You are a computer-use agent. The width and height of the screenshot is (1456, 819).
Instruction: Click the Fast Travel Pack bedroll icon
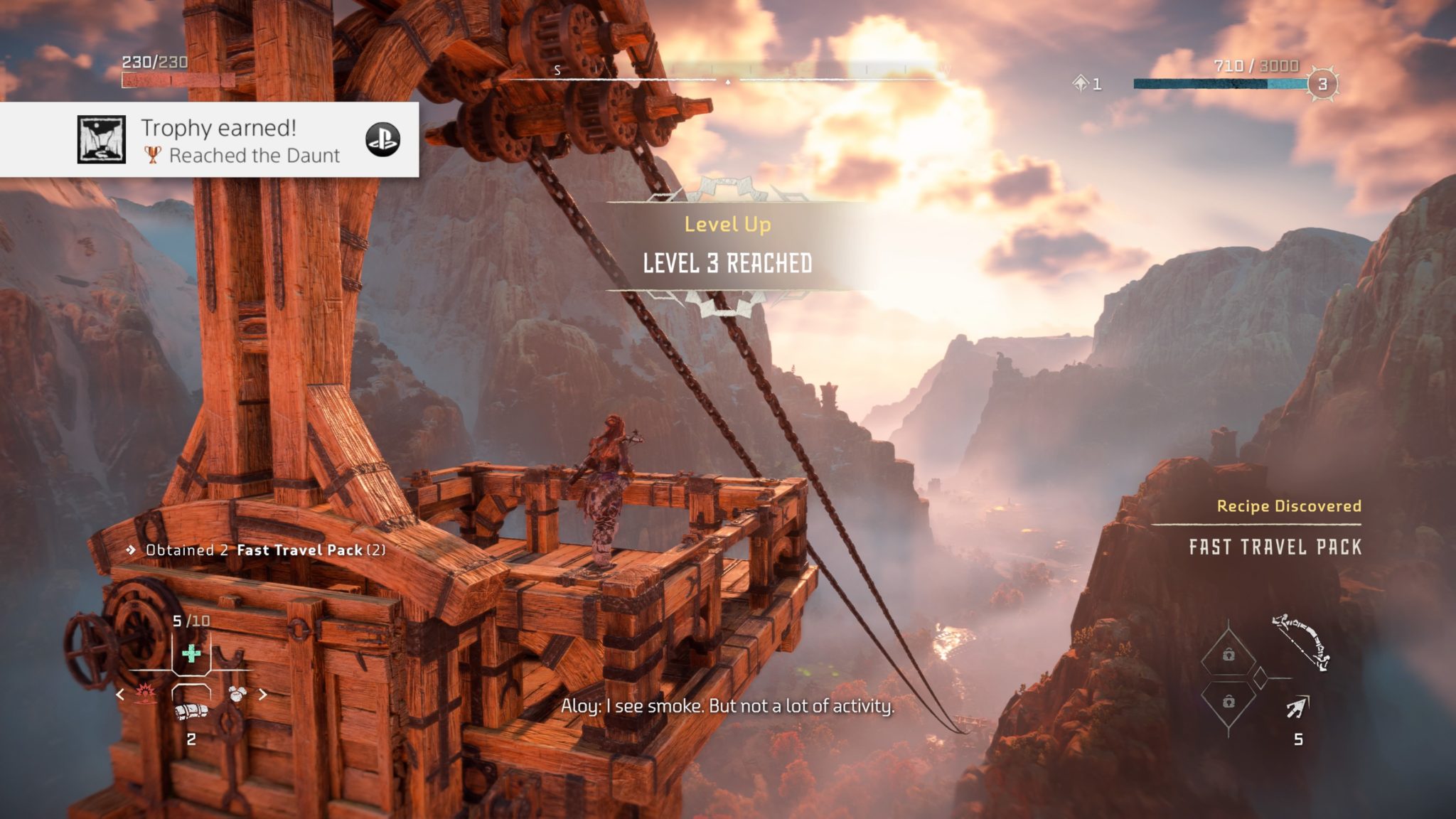tap(191, 712)
